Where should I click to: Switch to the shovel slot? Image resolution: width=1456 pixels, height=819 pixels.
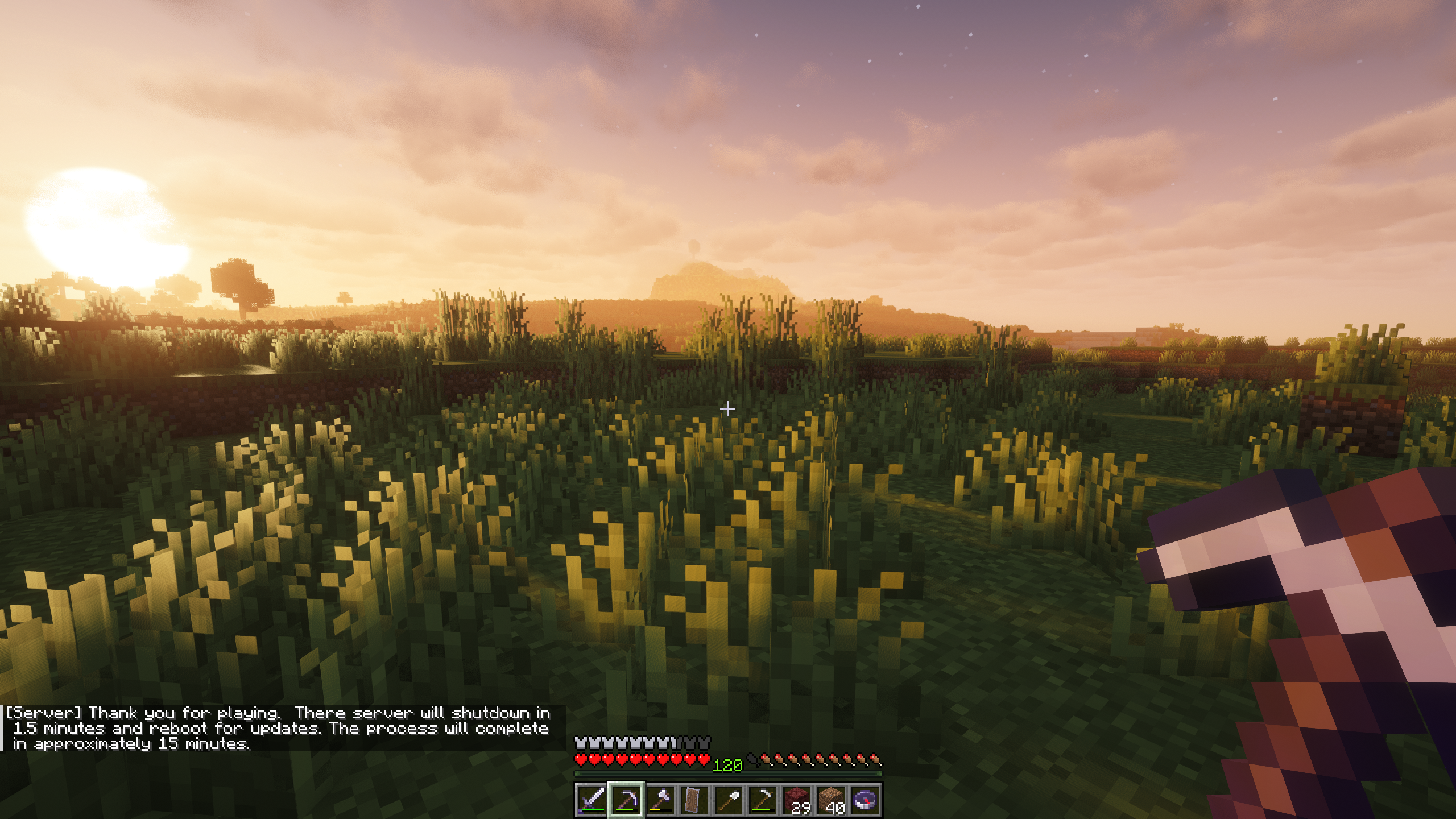728,799
